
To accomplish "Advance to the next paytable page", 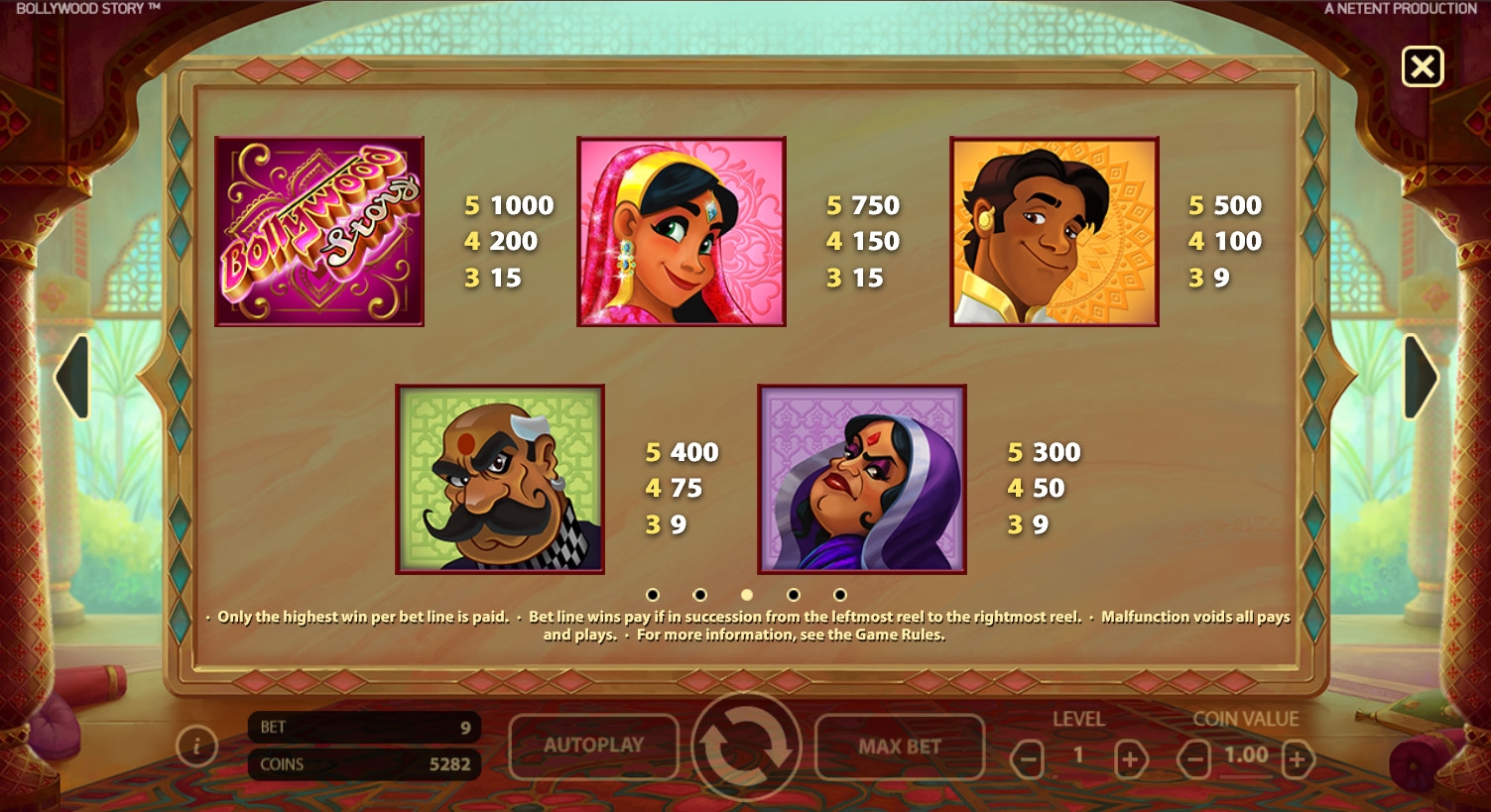I will [x=1420, y=377].
